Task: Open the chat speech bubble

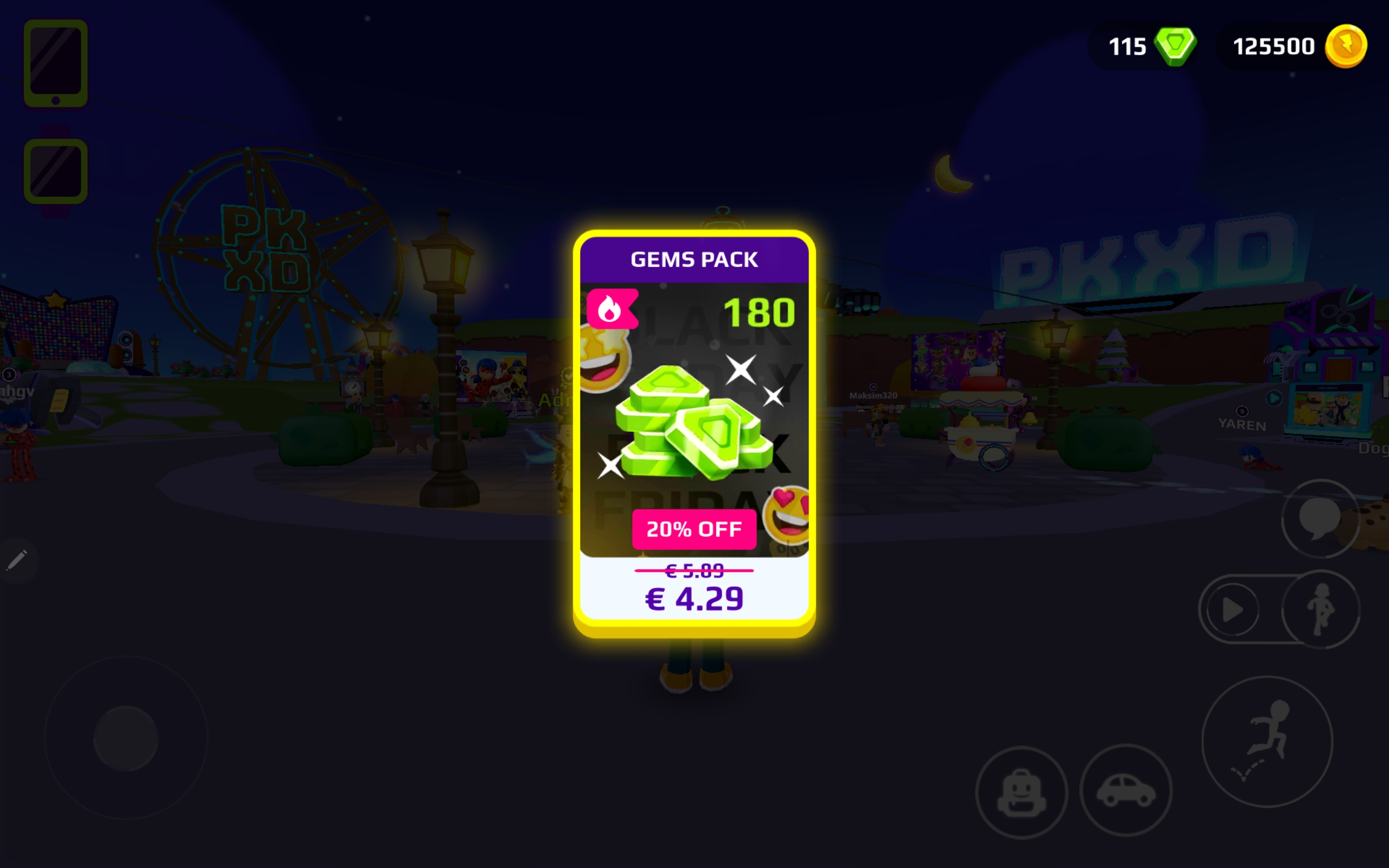Action: tap(1320, 519)
